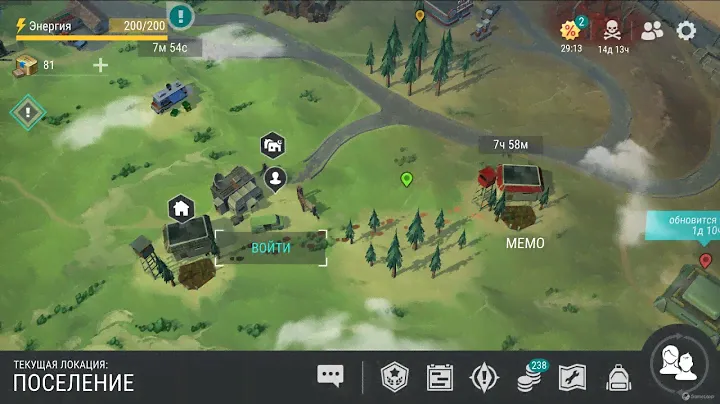This screenshot has width=720, height=404.
Task: Select the diamond exclamation event icon
Action: (x=27, y=110)
